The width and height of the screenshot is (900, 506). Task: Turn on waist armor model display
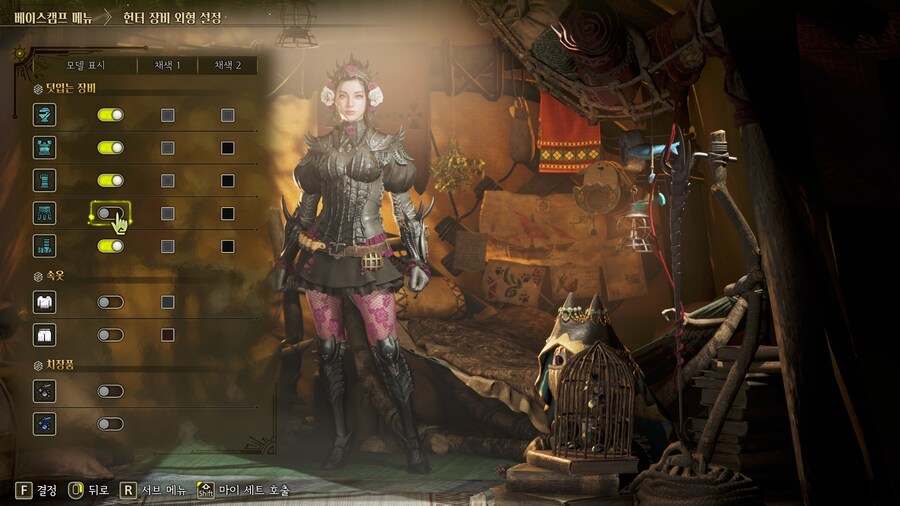coord(110,213)
